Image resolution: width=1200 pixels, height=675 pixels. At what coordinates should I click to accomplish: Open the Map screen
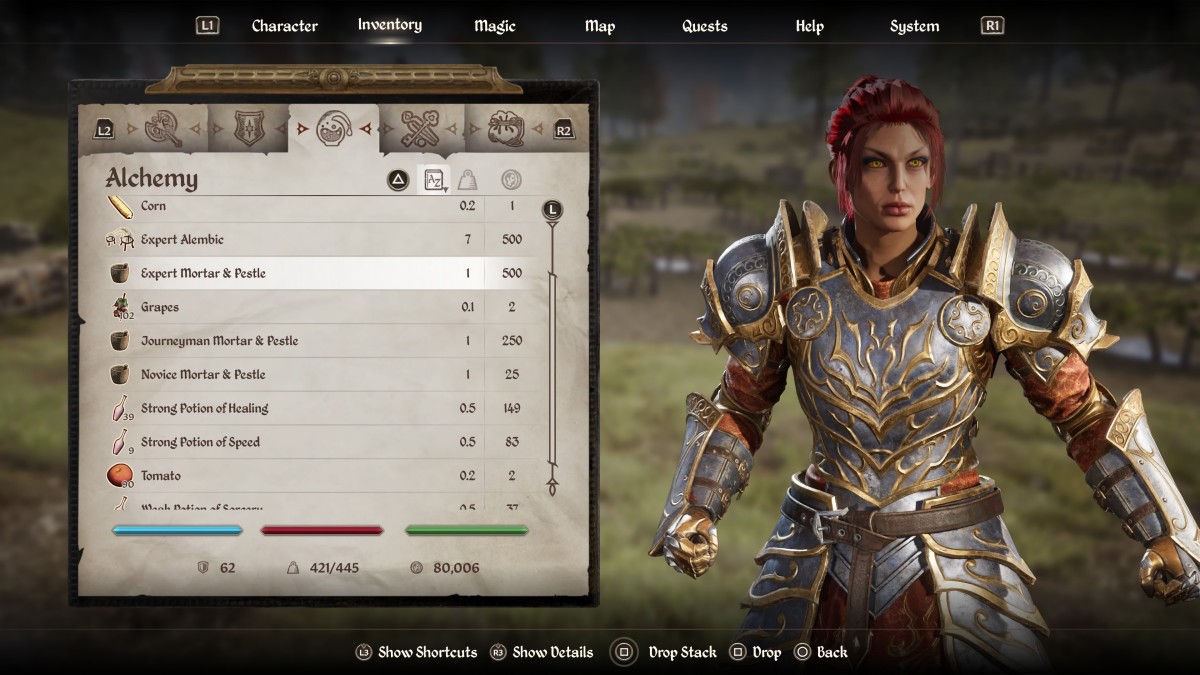click(600, 26)
